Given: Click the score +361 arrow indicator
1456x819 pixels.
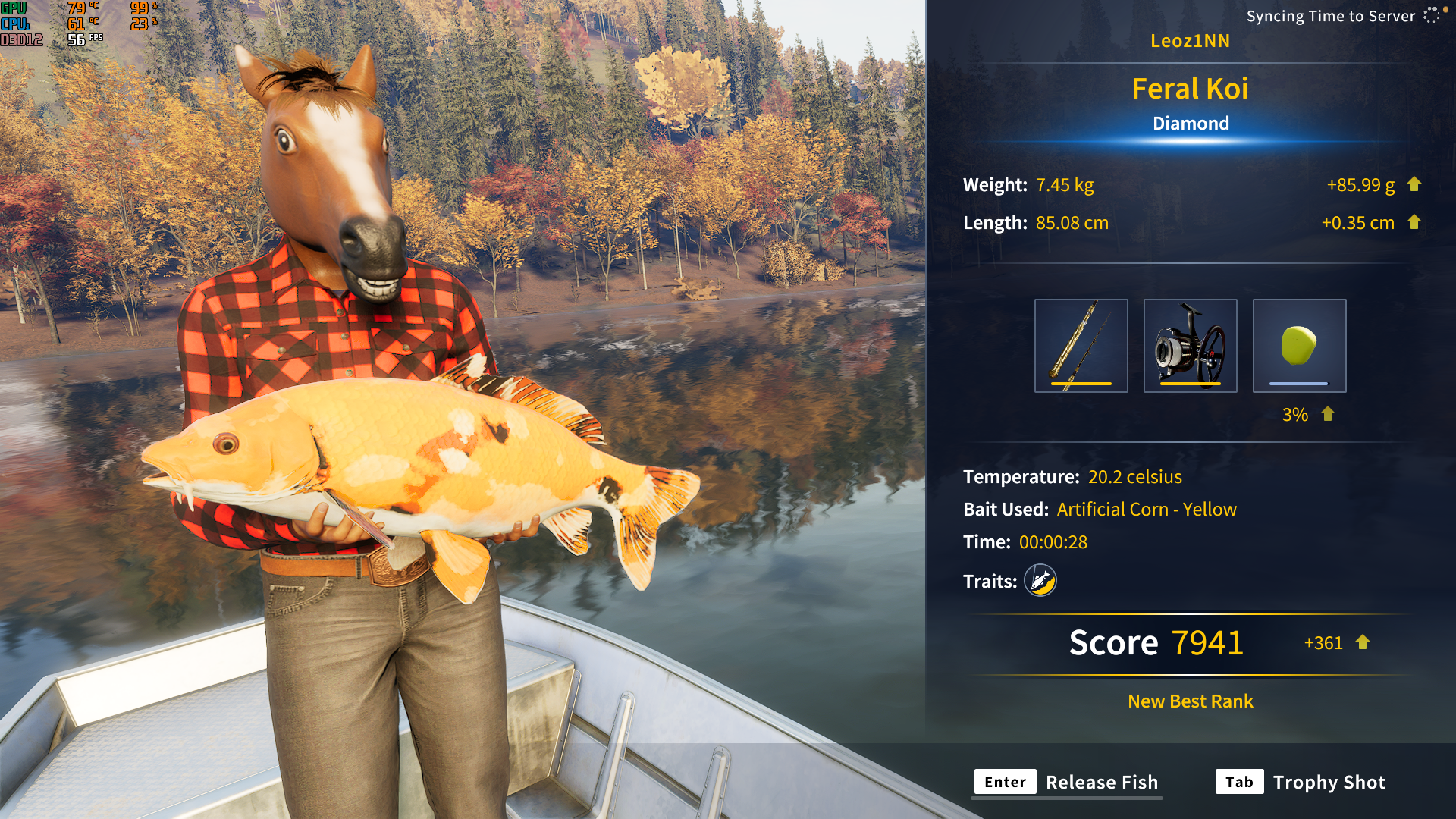Looking at the screenshot, I should click(1361, 642).
